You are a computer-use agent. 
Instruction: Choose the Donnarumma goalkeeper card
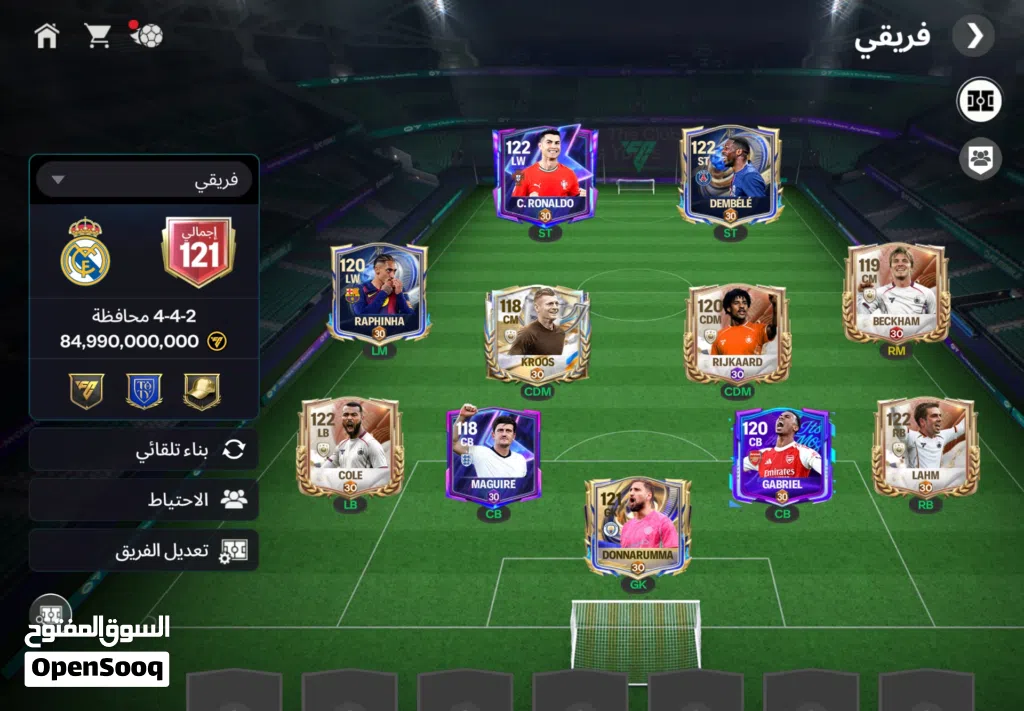coord(637,526)
